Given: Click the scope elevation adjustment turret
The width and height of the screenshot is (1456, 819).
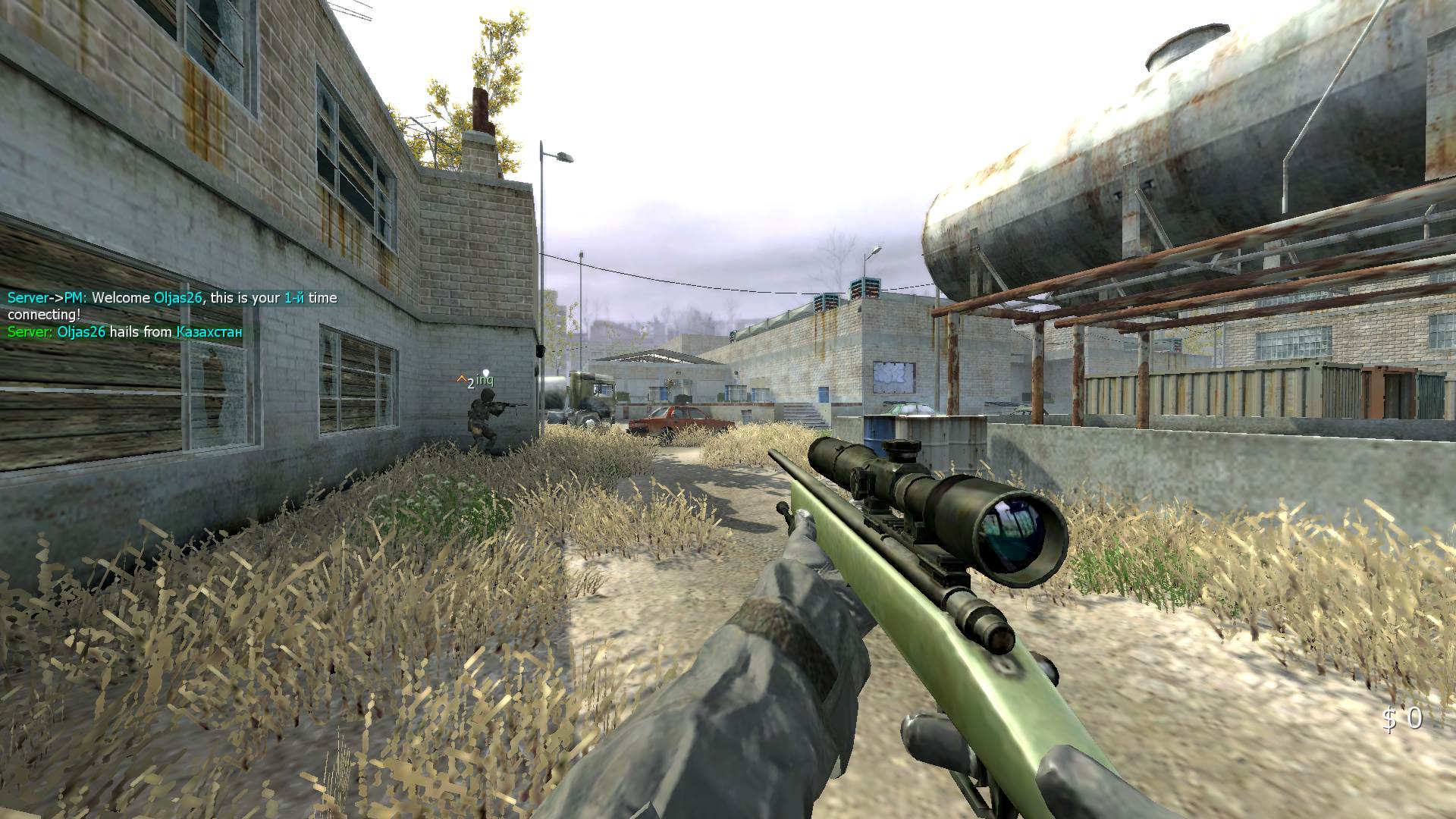Looking at the screenshot, I should [902, 447].
